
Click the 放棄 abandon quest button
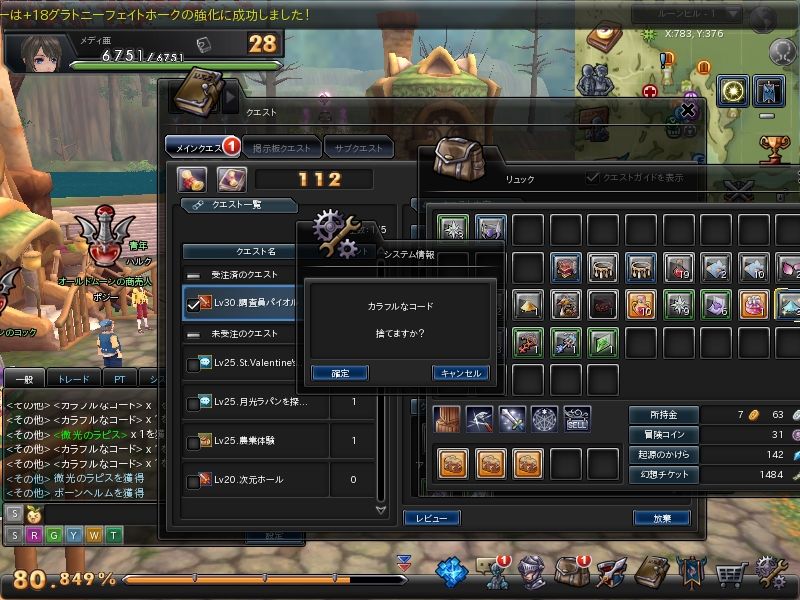click(661, 518)
